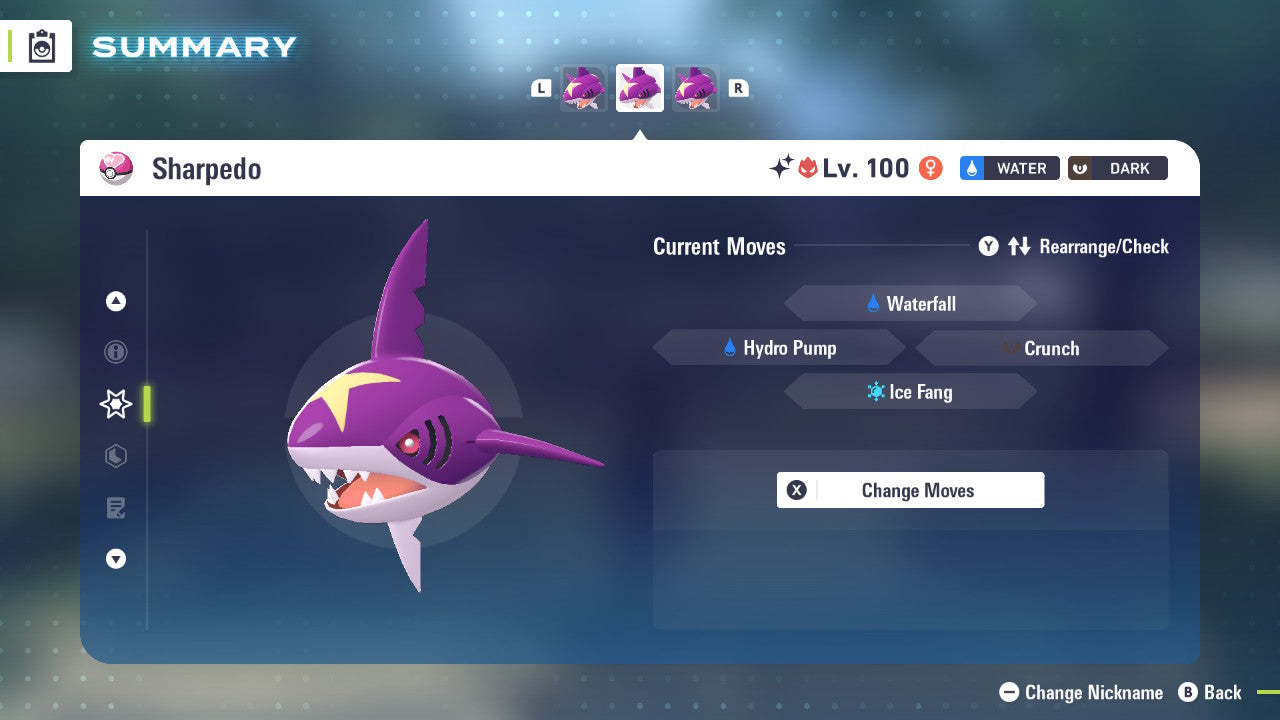Viewport: 1280px width, 720px height.
Task: Click the fang icon on the DARK badge
Action: coord(1078,168)
